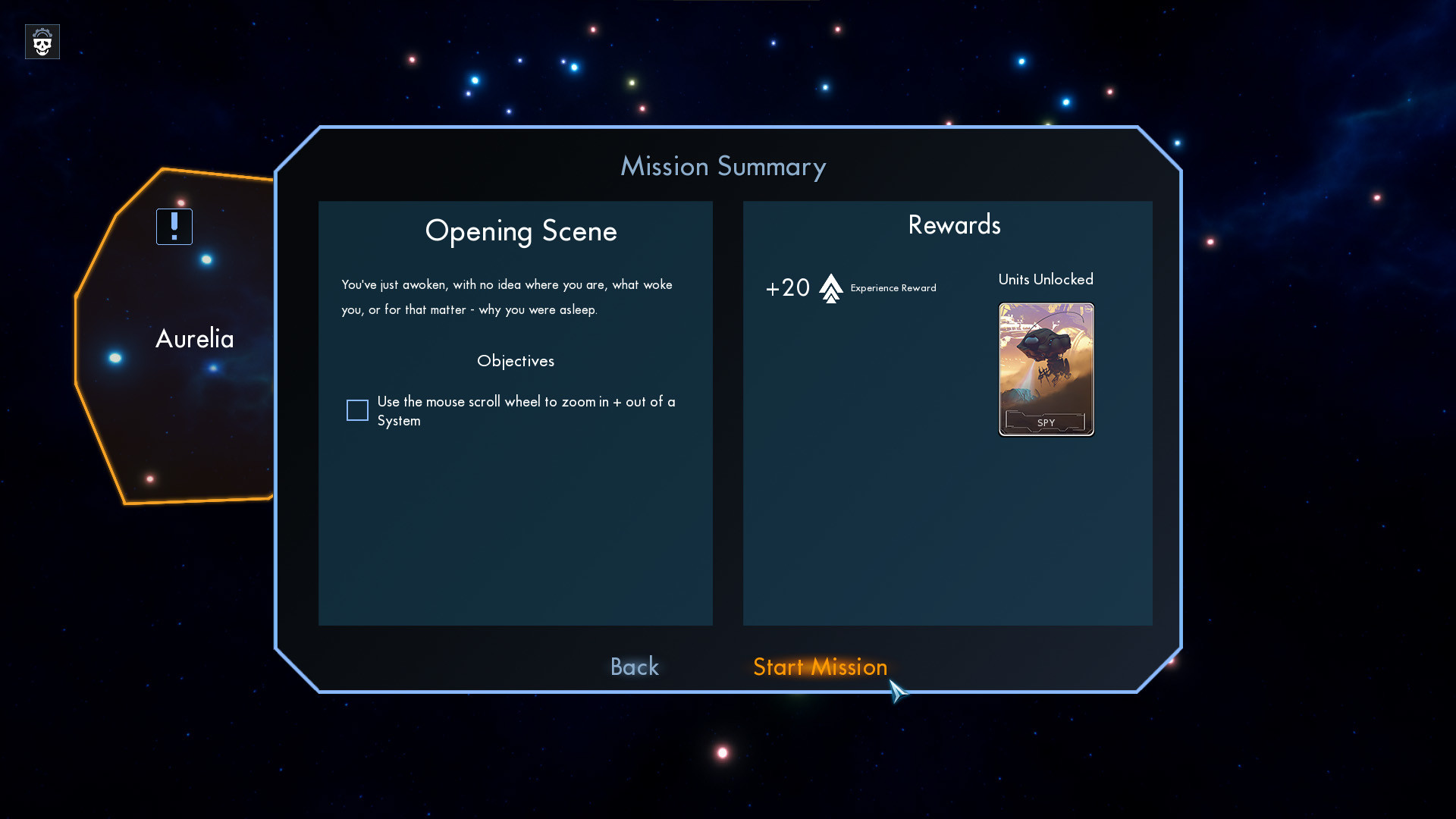This screenshot has height=819, width=1456.
Task: Click the exclamation mission marker on Aurelia
Action: pos(174,227)
